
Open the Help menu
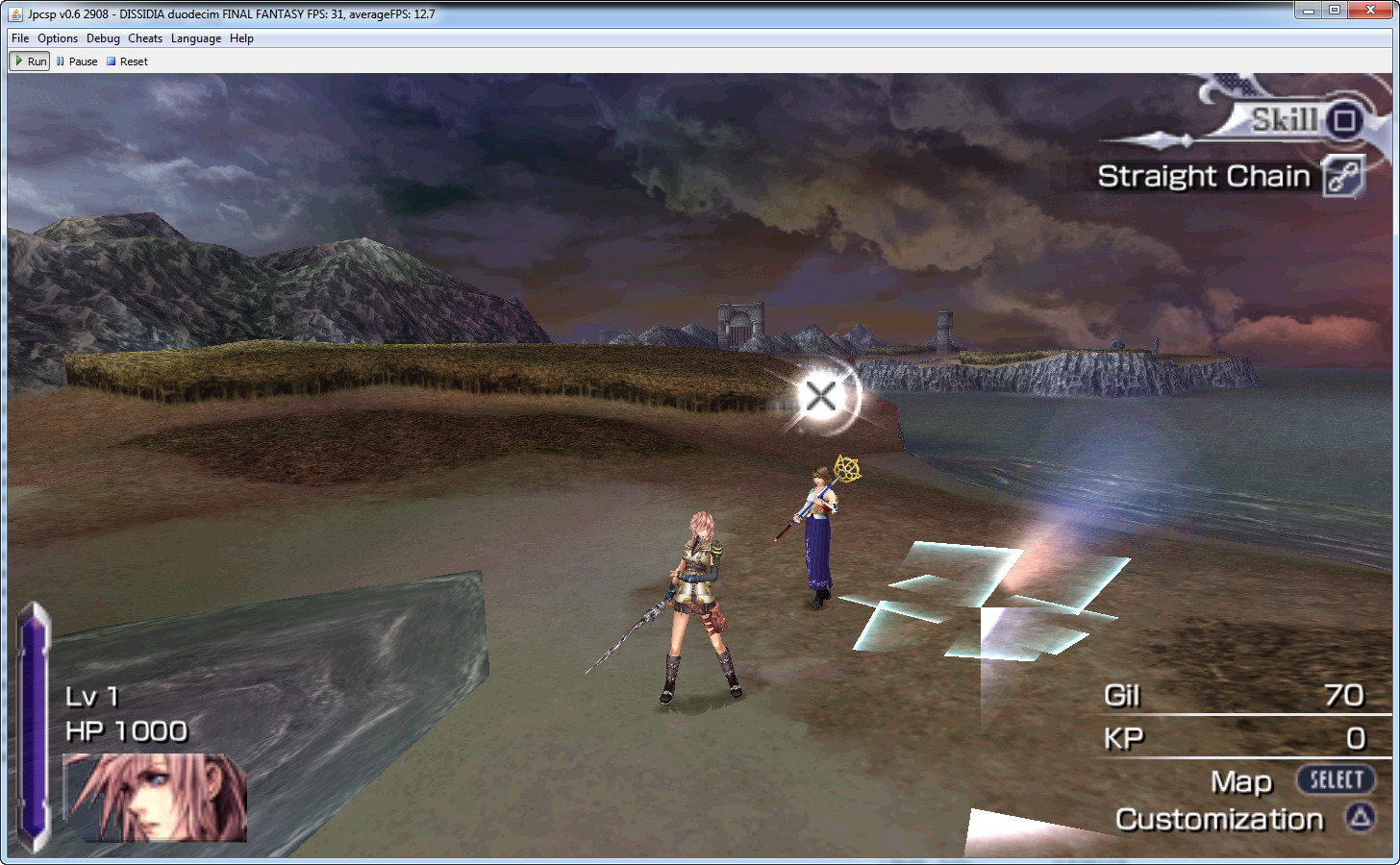pos(241,38)
